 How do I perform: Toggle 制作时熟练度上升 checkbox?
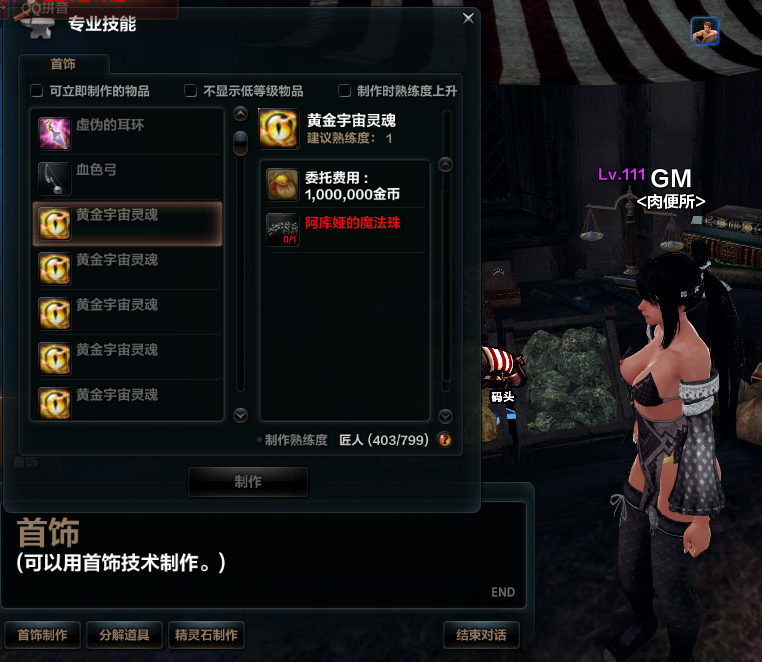tap(345, 91)
